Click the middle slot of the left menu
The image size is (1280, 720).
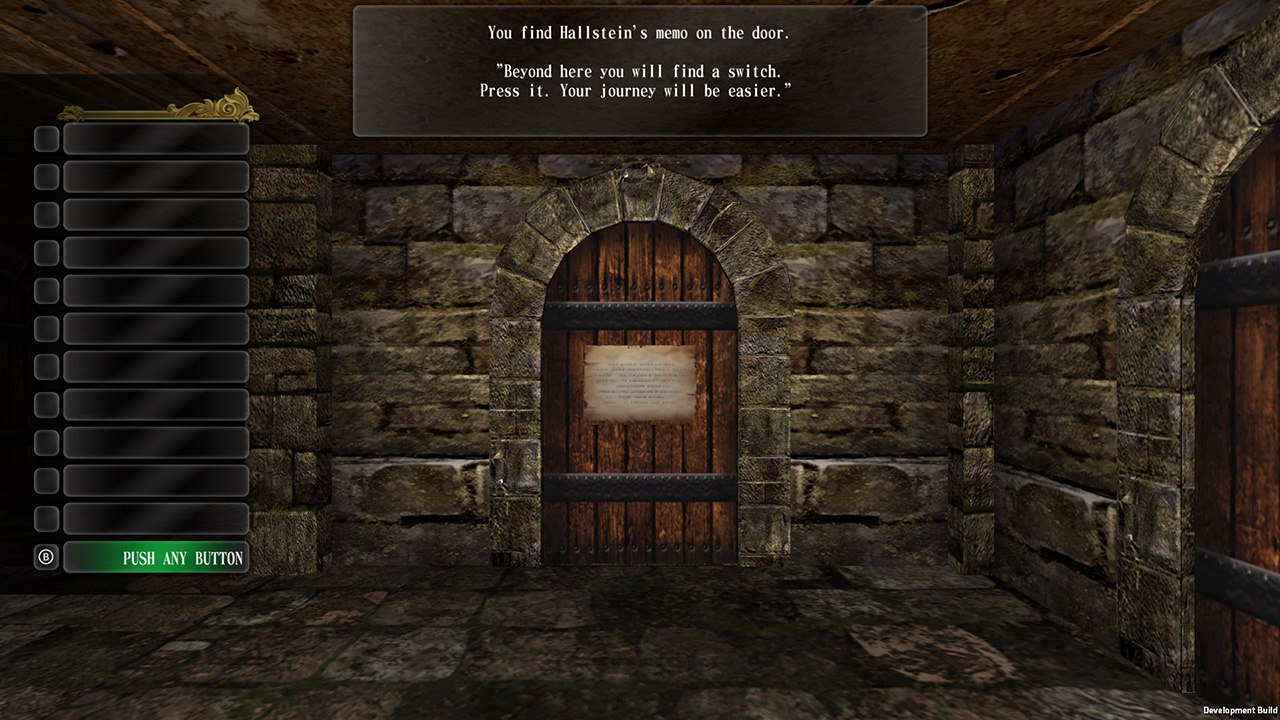(156, 328)
